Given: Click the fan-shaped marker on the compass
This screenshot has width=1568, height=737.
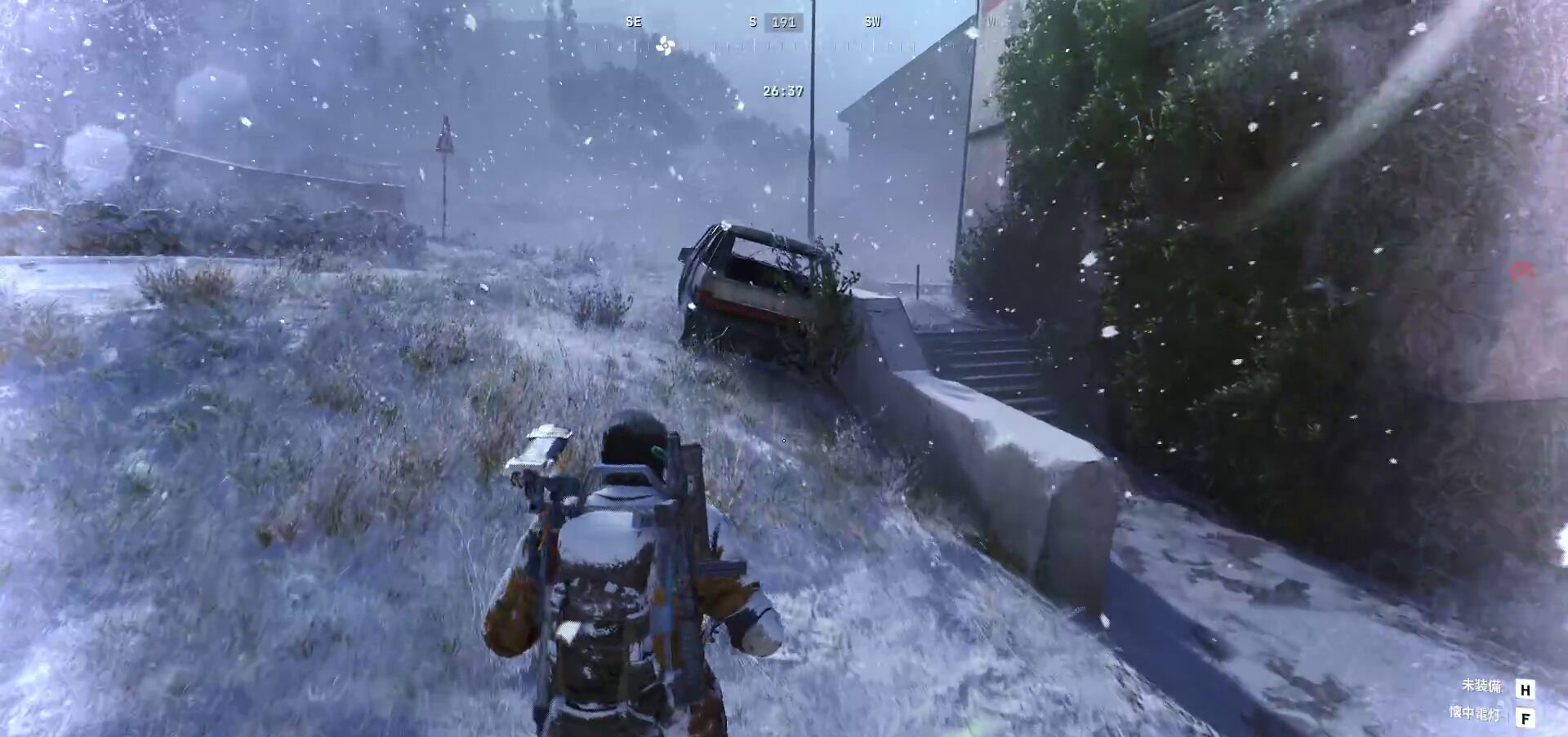Looking at the screenshot, I should coord(665,47).
